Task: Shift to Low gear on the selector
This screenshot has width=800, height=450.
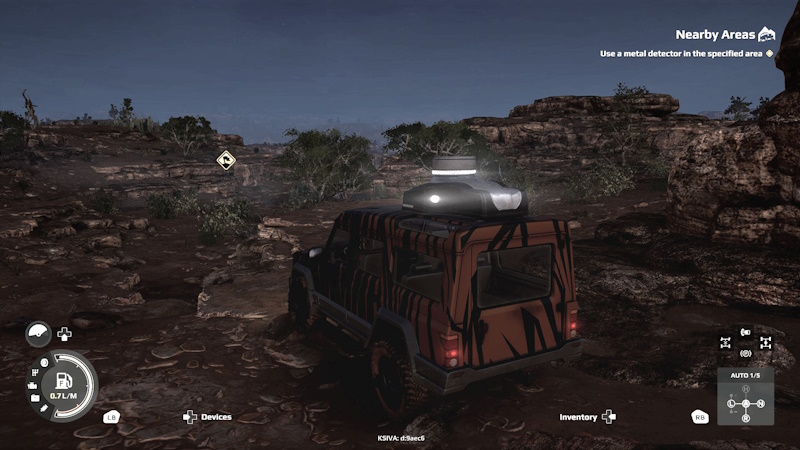Action: coord(732,404)
